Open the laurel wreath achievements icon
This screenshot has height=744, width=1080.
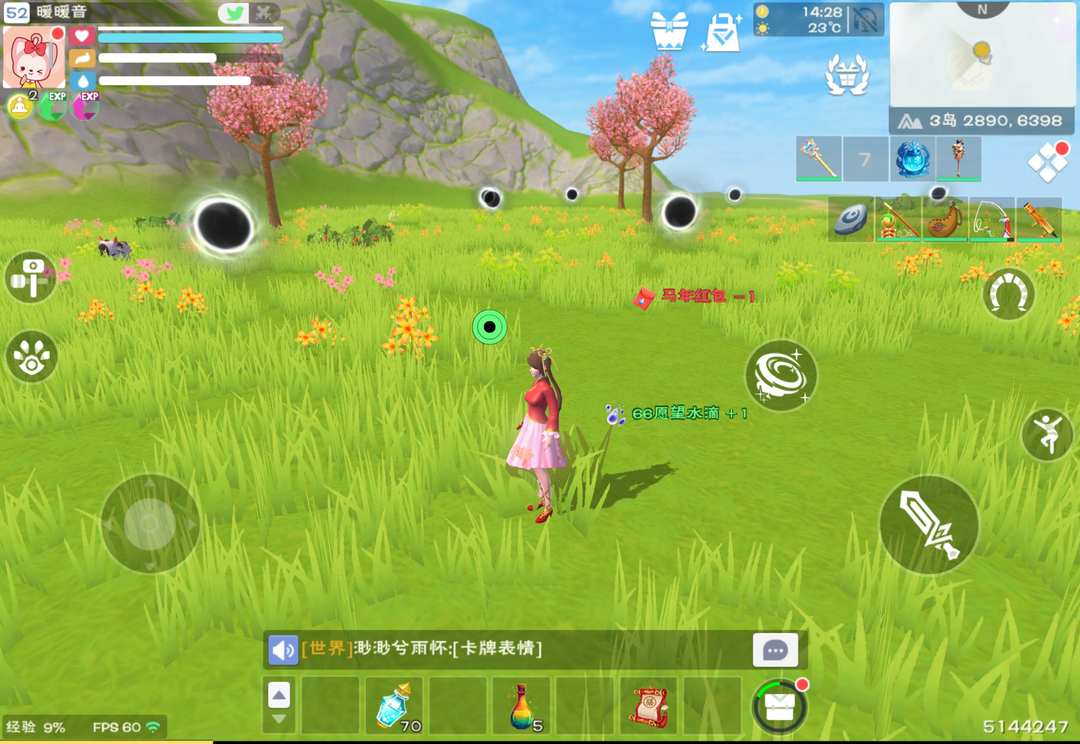tap(846, 75)
